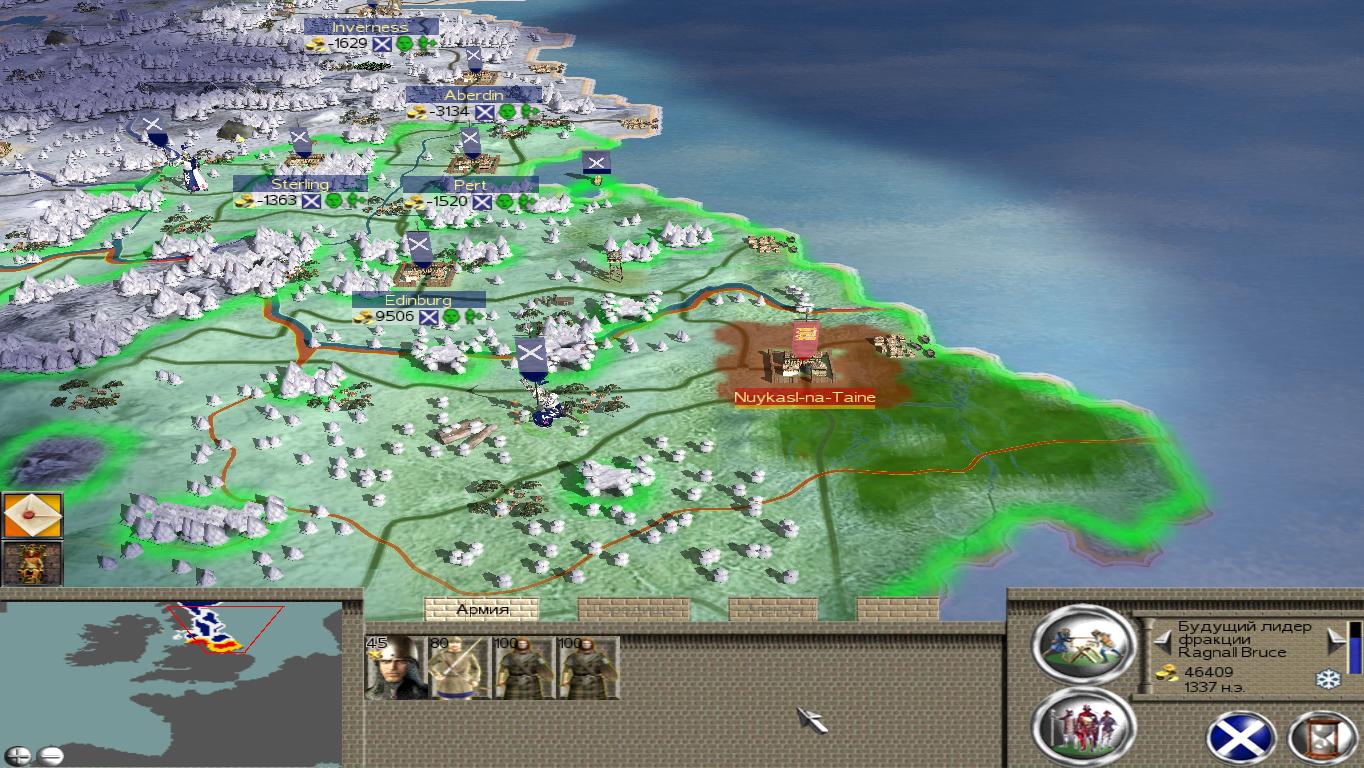Open the sealed envelope message notification
Screen dimensions: 1364x768
(x=33, y=516)
